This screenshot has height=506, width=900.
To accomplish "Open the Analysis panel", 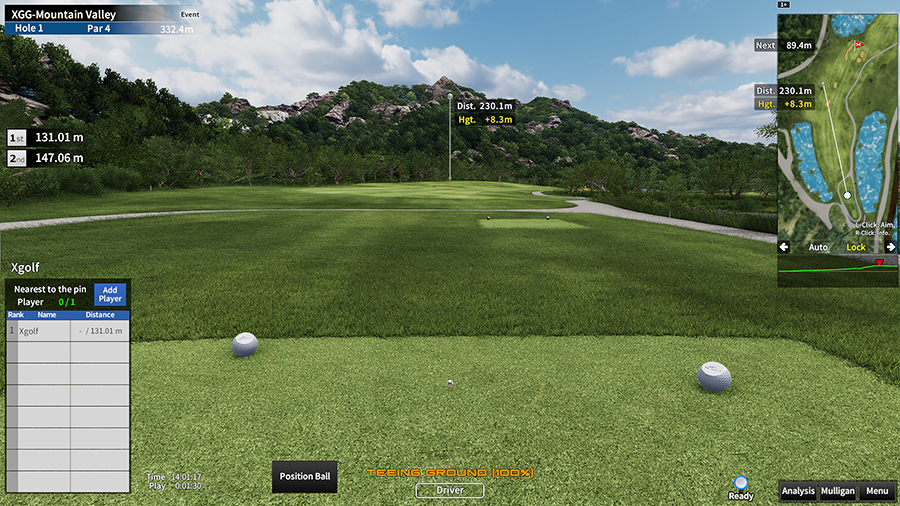I will tap(798, 491).
